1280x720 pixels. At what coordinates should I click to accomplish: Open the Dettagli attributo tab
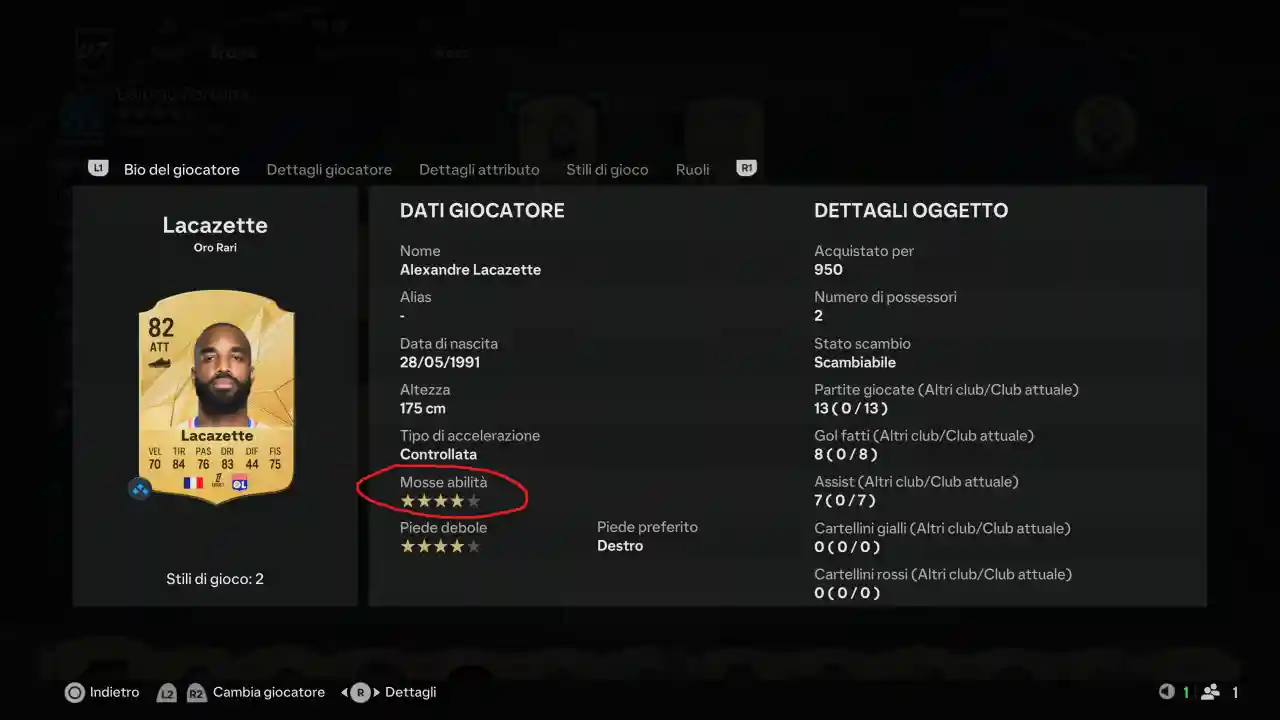[479, 169]
